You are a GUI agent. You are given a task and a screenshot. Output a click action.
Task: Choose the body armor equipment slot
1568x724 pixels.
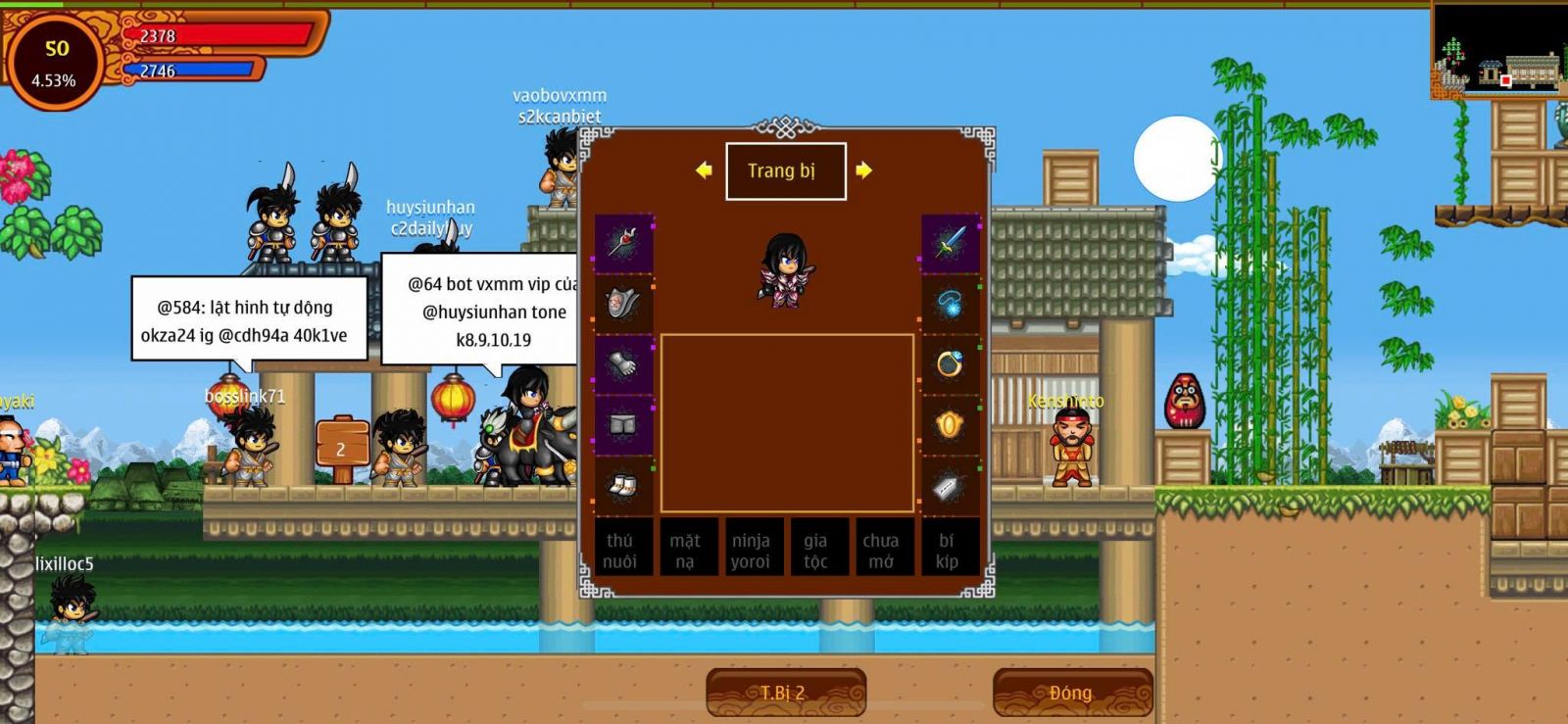(623, 304)
